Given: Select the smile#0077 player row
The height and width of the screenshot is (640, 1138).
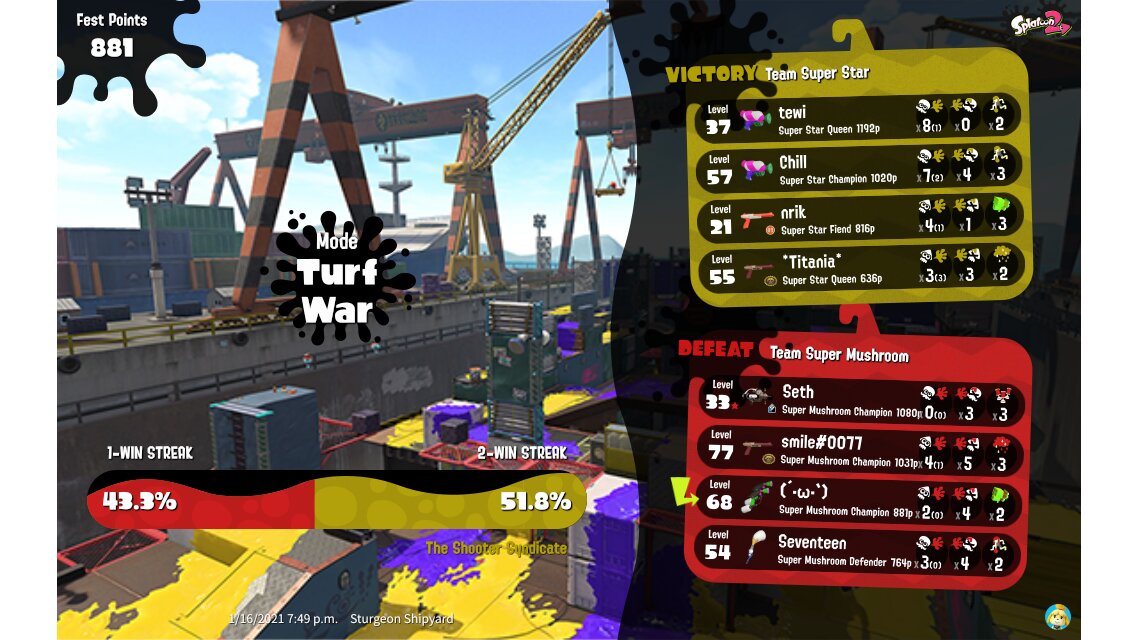Looking at the screenshot, I should tap(860, 449).
